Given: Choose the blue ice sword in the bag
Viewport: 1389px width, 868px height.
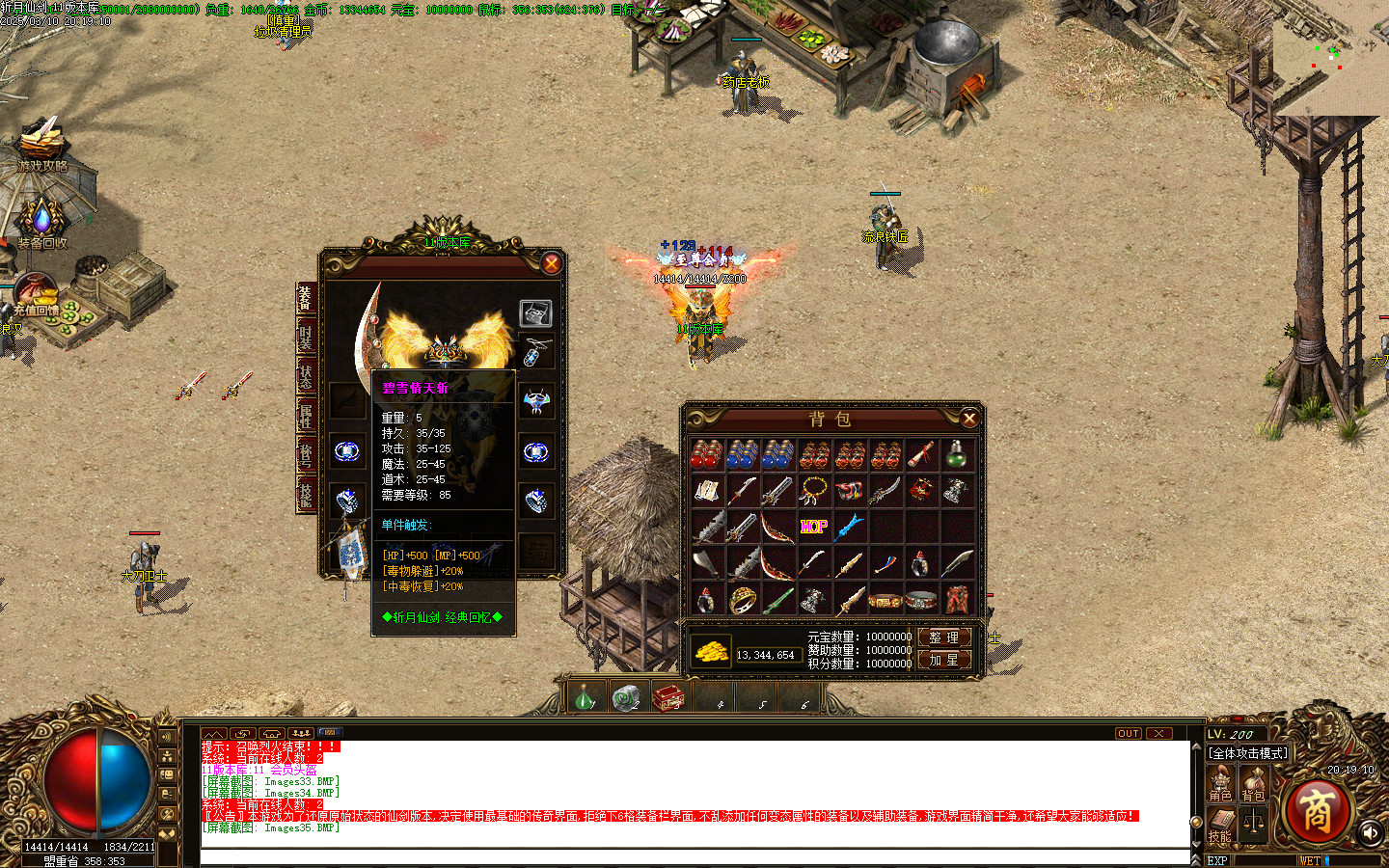Looking at the screenshot, I should [x=849, y=527].
